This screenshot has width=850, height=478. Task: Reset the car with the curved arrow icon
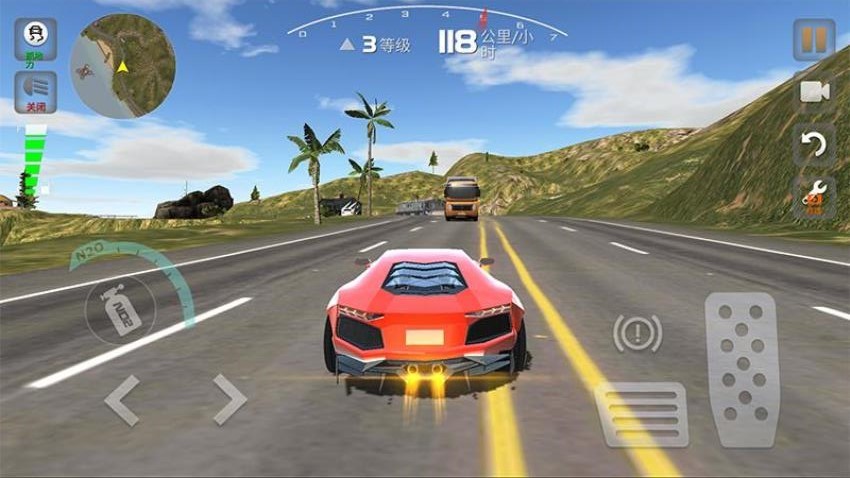click(x=814, y=144)
